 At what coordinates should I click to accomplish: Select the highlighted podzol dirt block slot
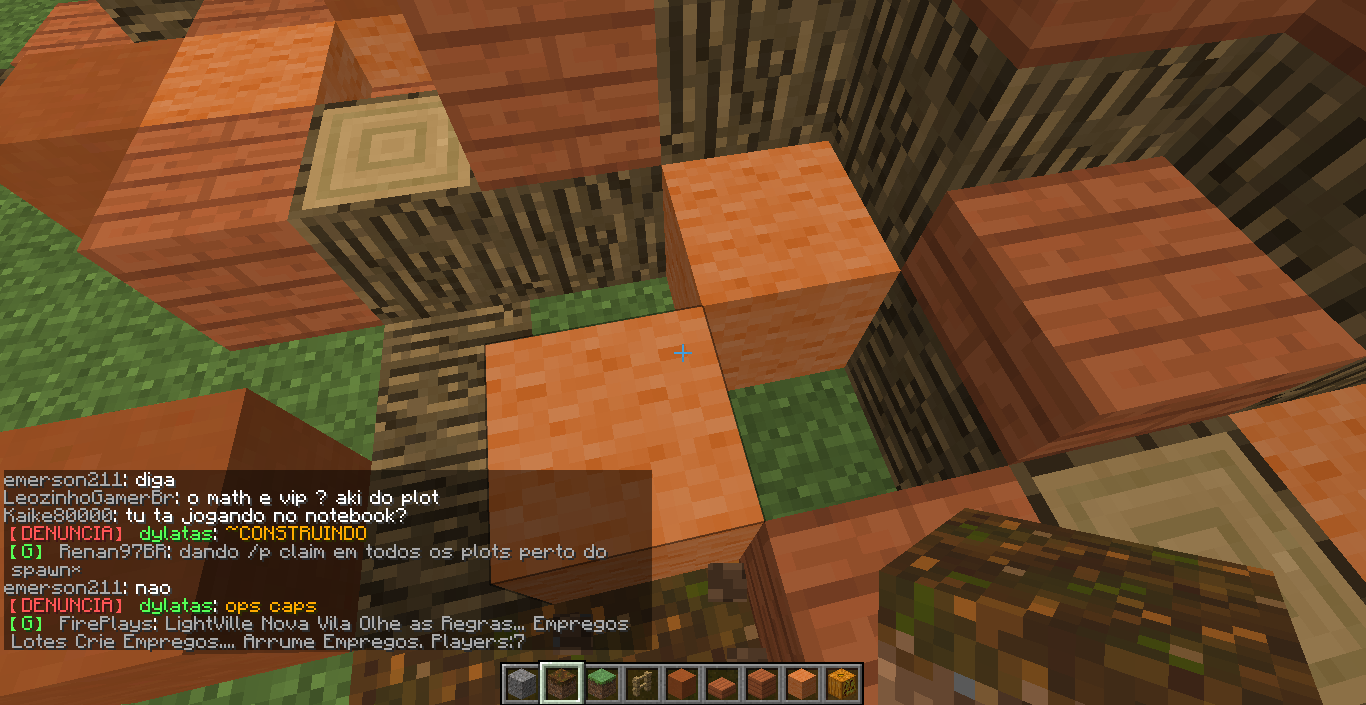click(x=560, y=685)
